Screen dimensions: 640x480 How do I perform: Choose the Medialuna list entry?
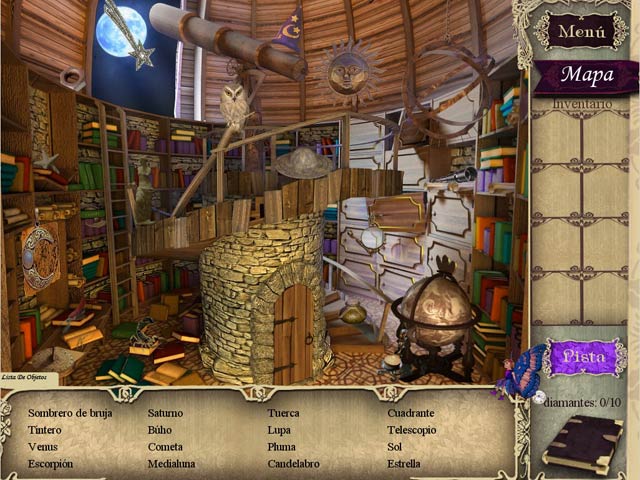coord(171,464)
